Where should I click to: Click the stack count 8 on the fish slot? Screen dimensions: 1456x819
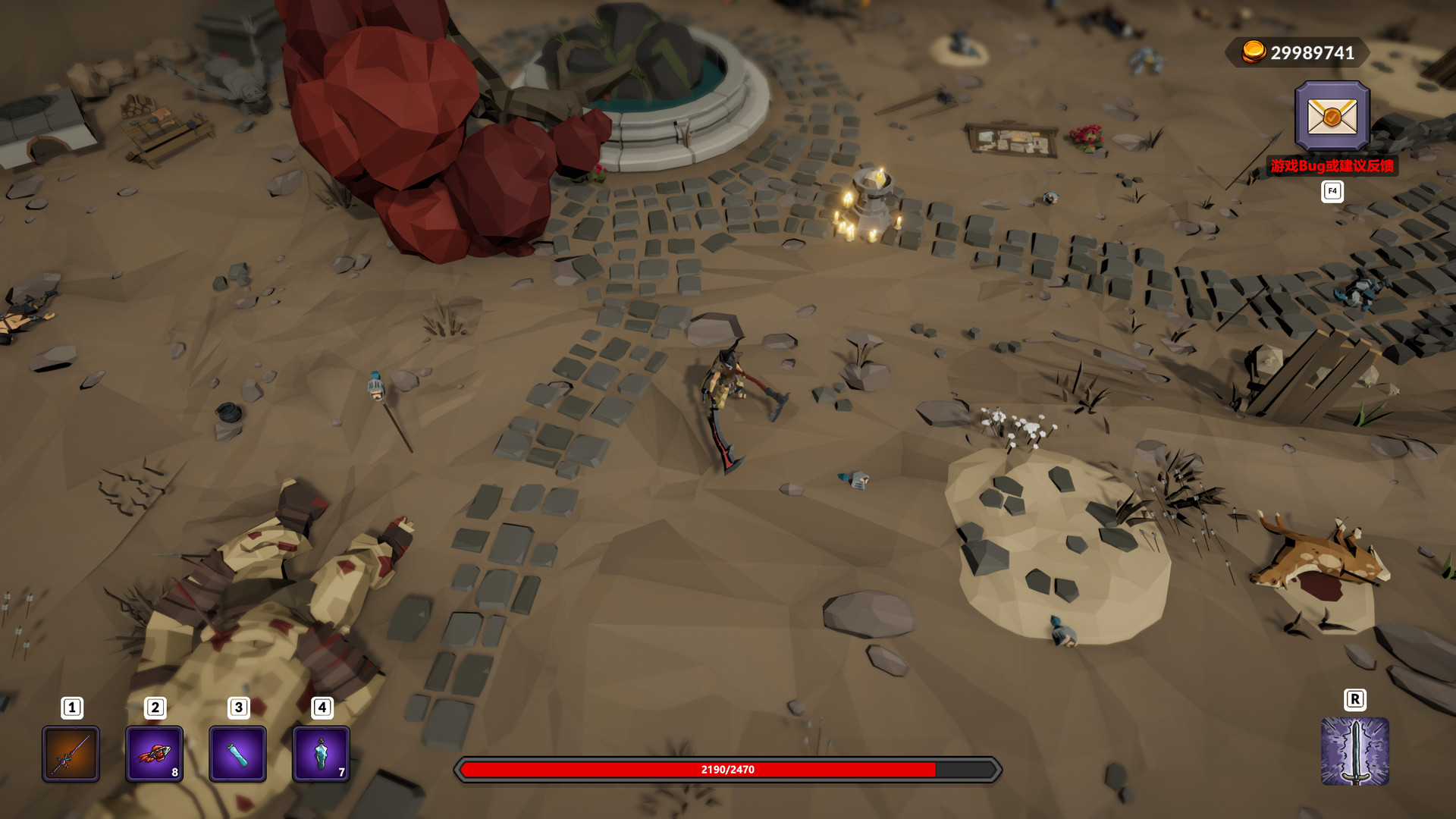174,773
